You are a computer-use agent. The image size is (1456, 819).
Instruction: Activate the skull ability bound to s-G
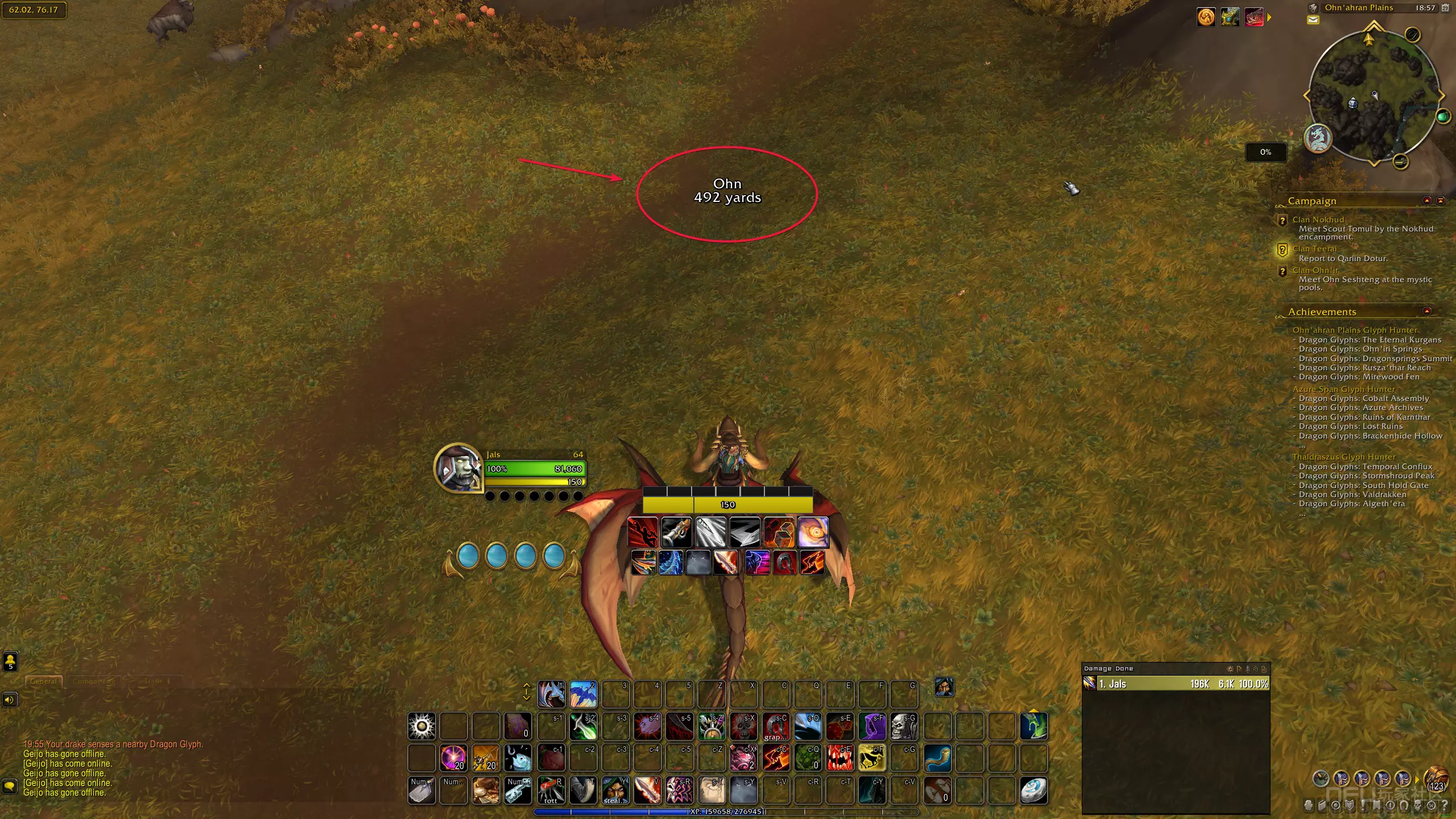[903, 726]
